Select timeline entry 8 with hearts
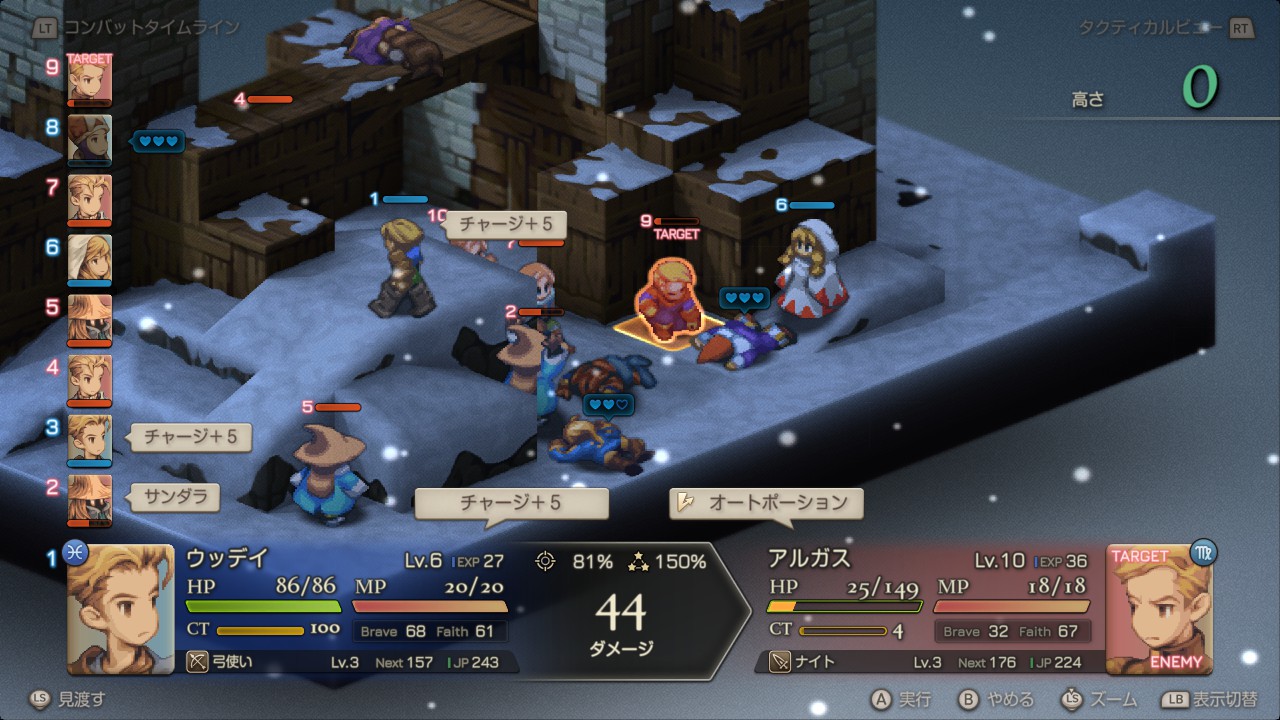Viewport: 1280px width, 720px height. tap(89, 140)
